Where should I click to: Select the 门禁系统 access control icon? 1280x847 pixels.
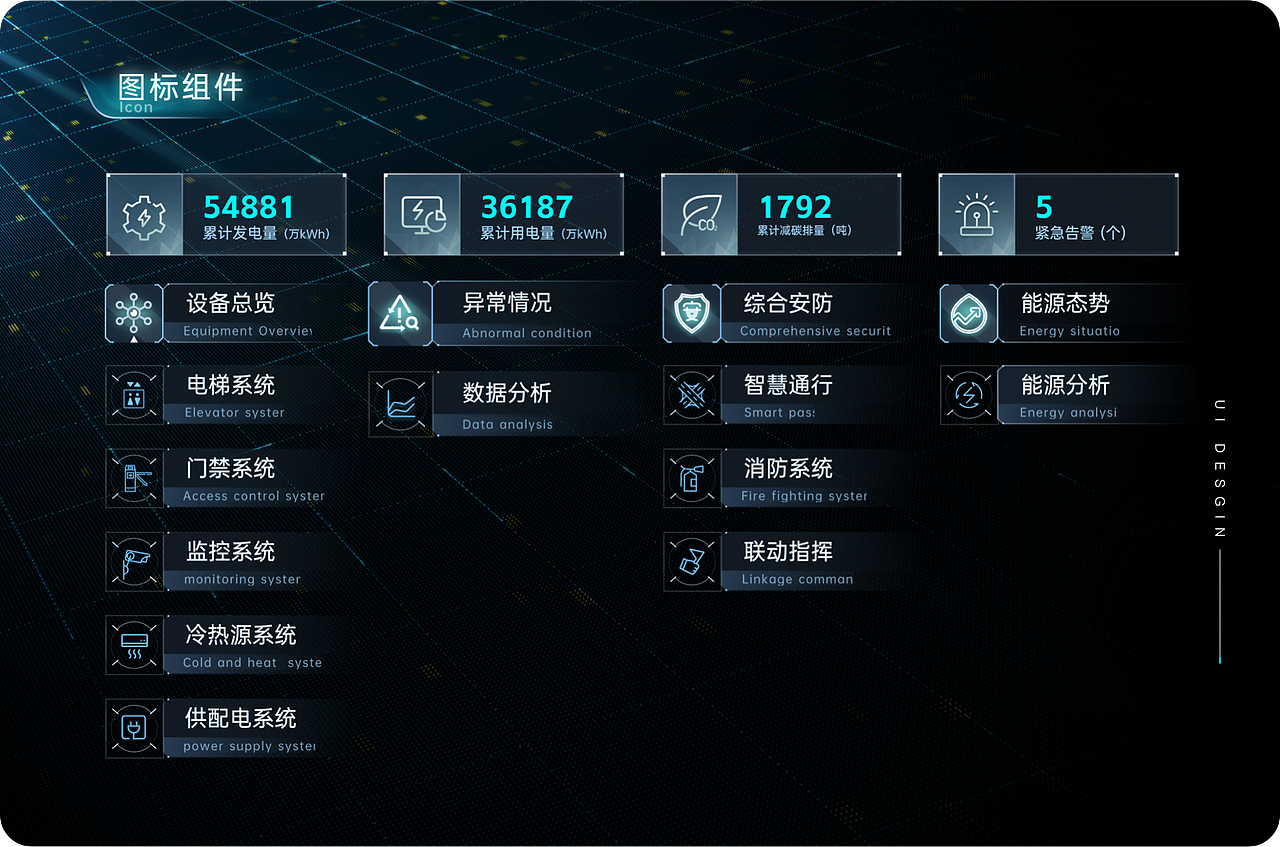coord(134,478)
